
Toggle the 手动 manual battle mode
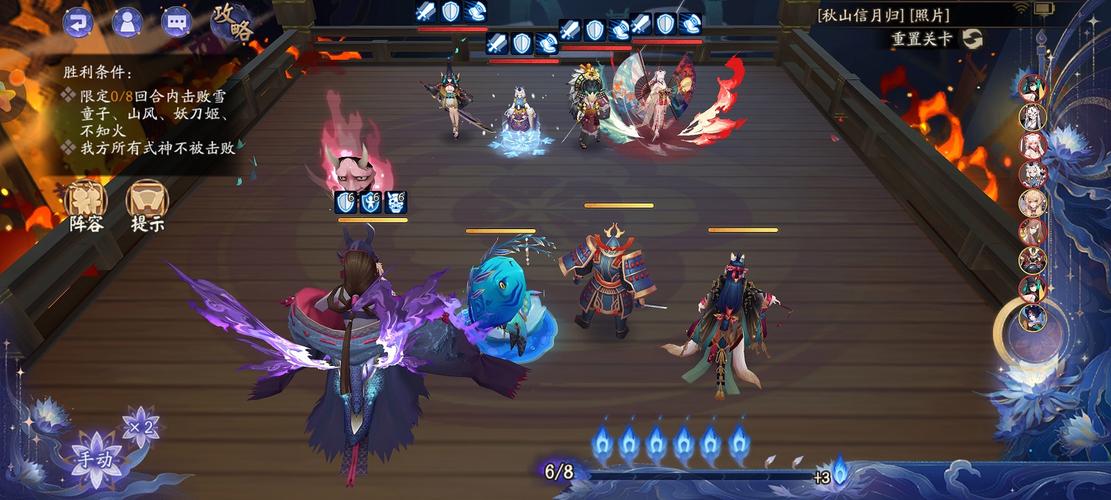tap(97, 459)
